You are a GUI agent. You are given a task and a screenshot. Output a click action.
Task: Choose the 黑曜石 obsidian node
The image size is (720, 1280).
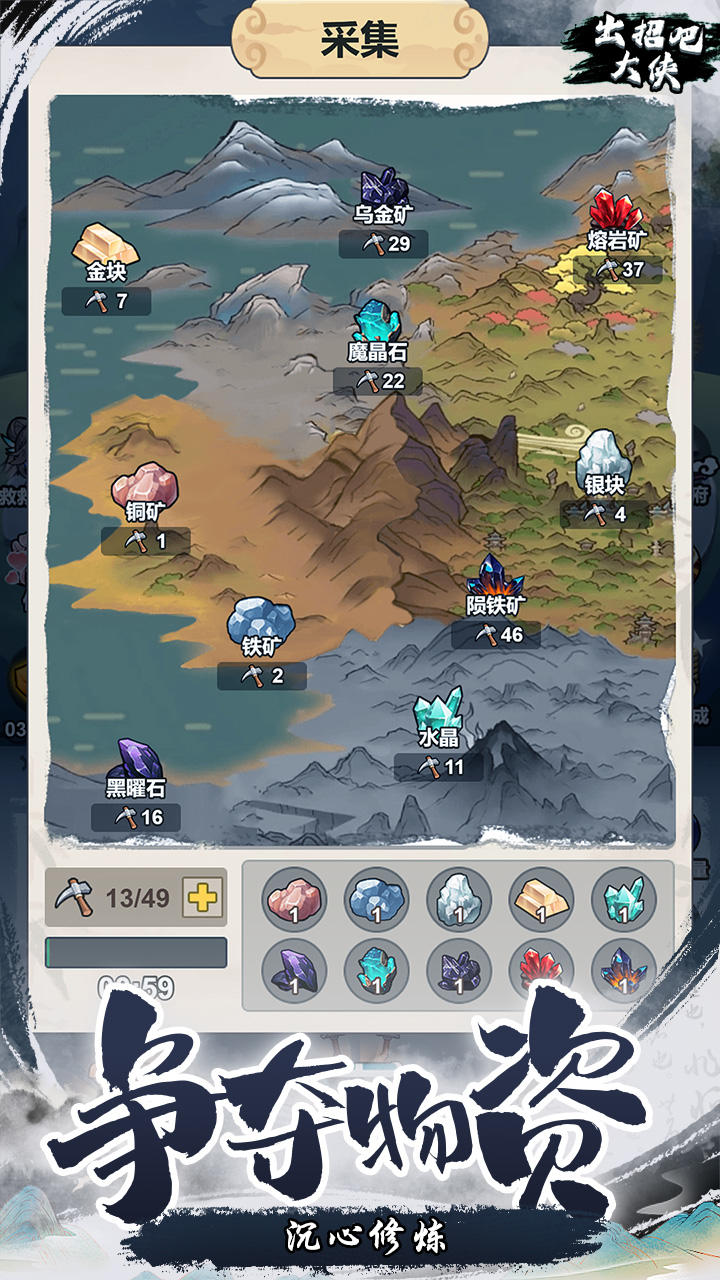coord(136,763)
